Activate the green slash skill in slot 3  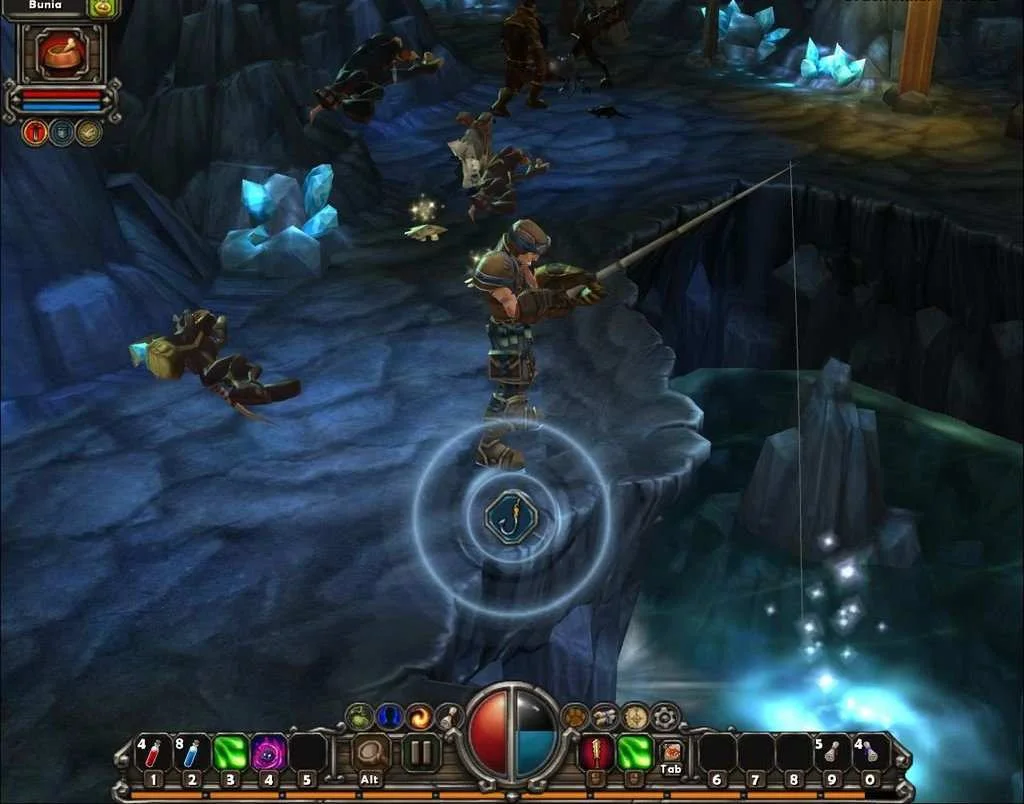coord(230,753)
